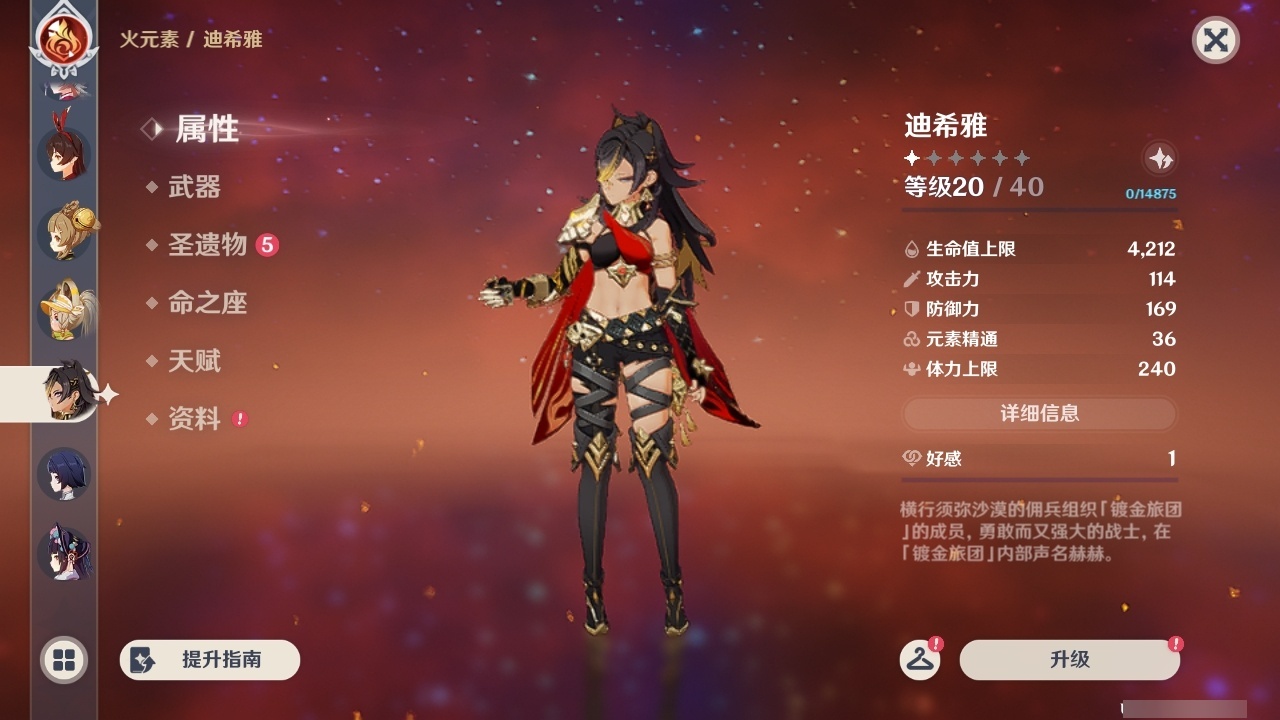Open the 提升指南 guide
The width and height of the screenshot is (1280, 720).
click(210, 660)
